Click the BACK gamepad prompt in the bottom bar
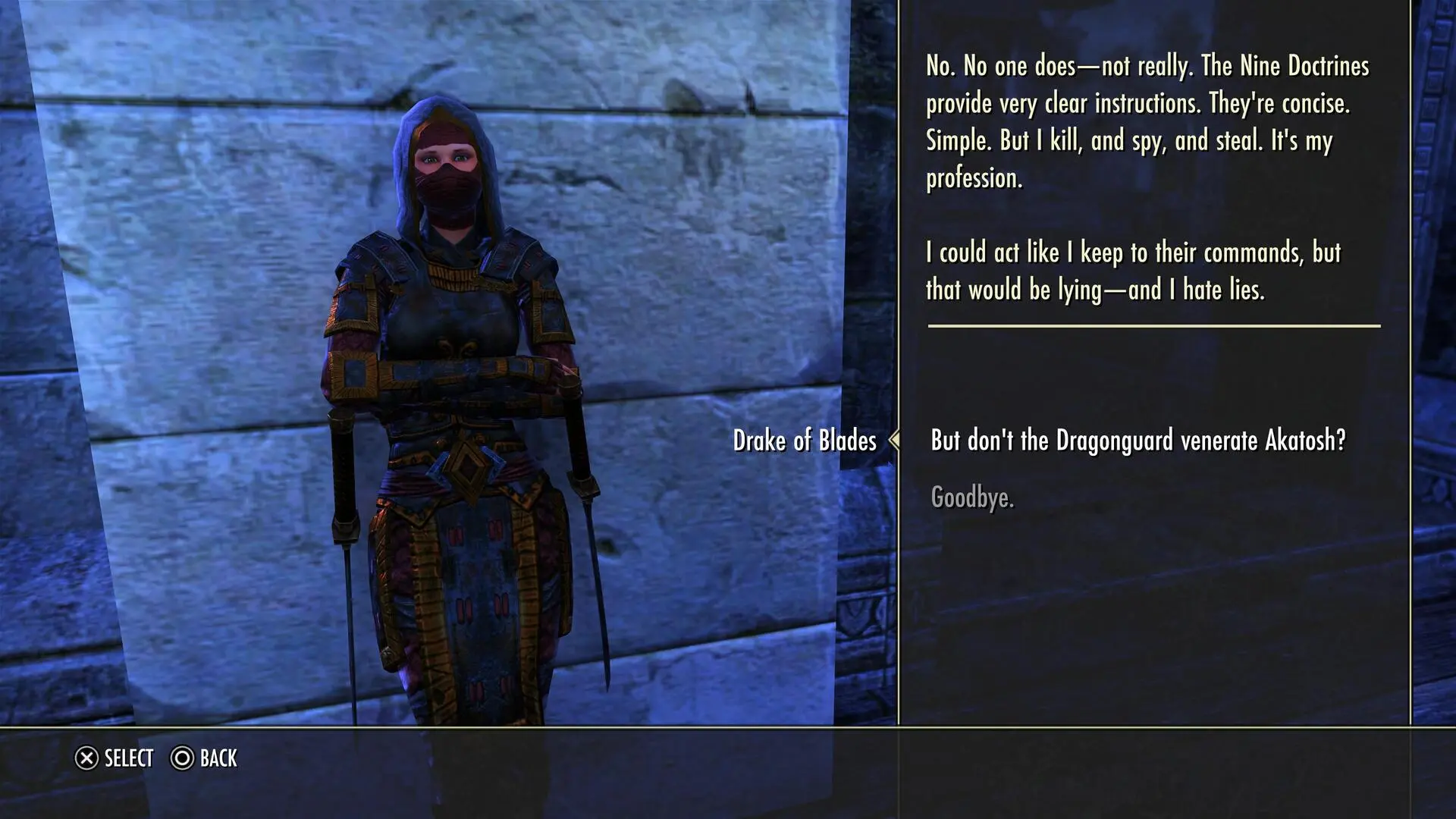The width and height of the screenshot is (1456, 819). (205, 758)
